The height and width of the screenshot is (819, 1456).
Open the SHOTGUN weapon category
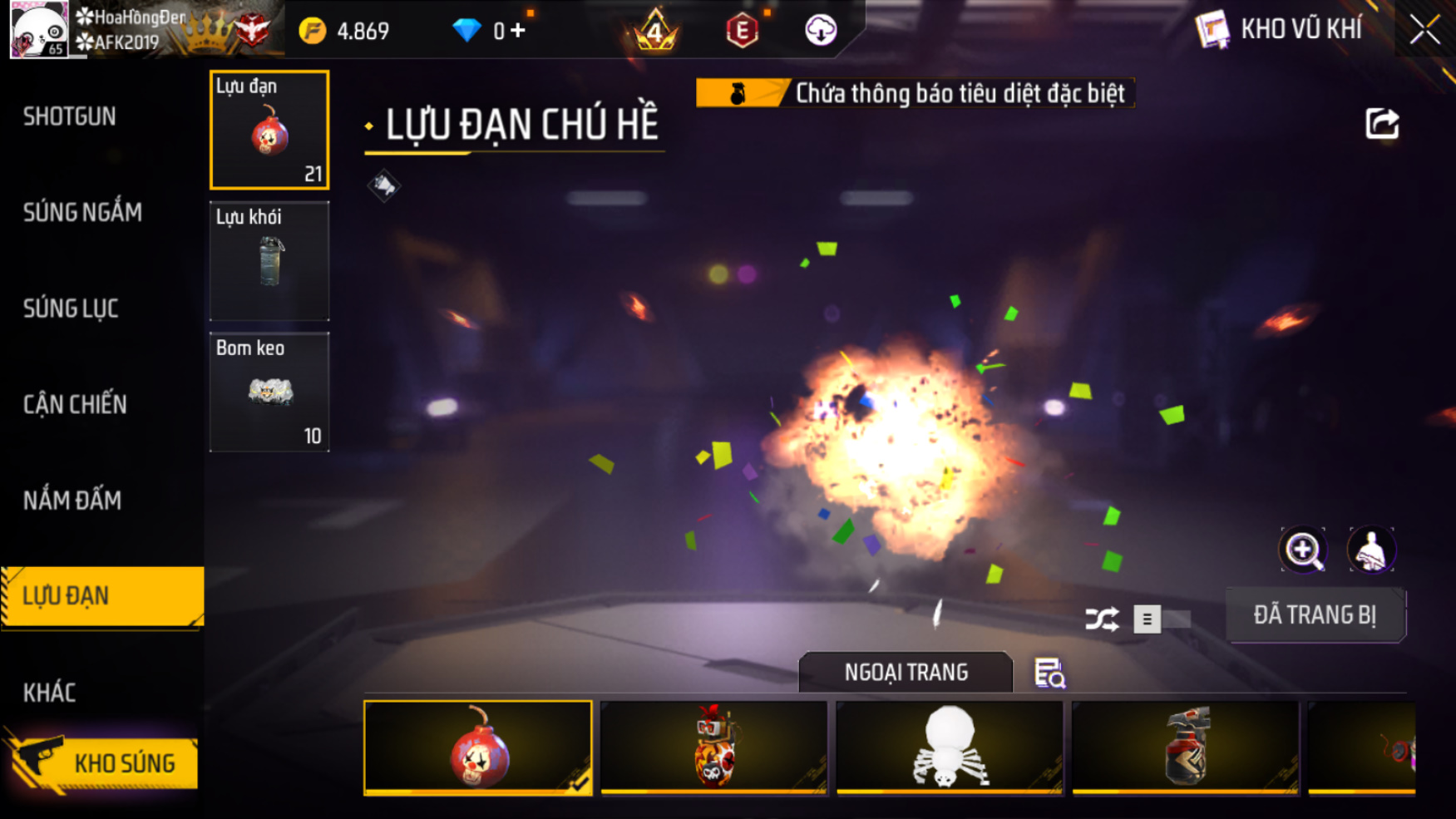[x=70, y=116]
